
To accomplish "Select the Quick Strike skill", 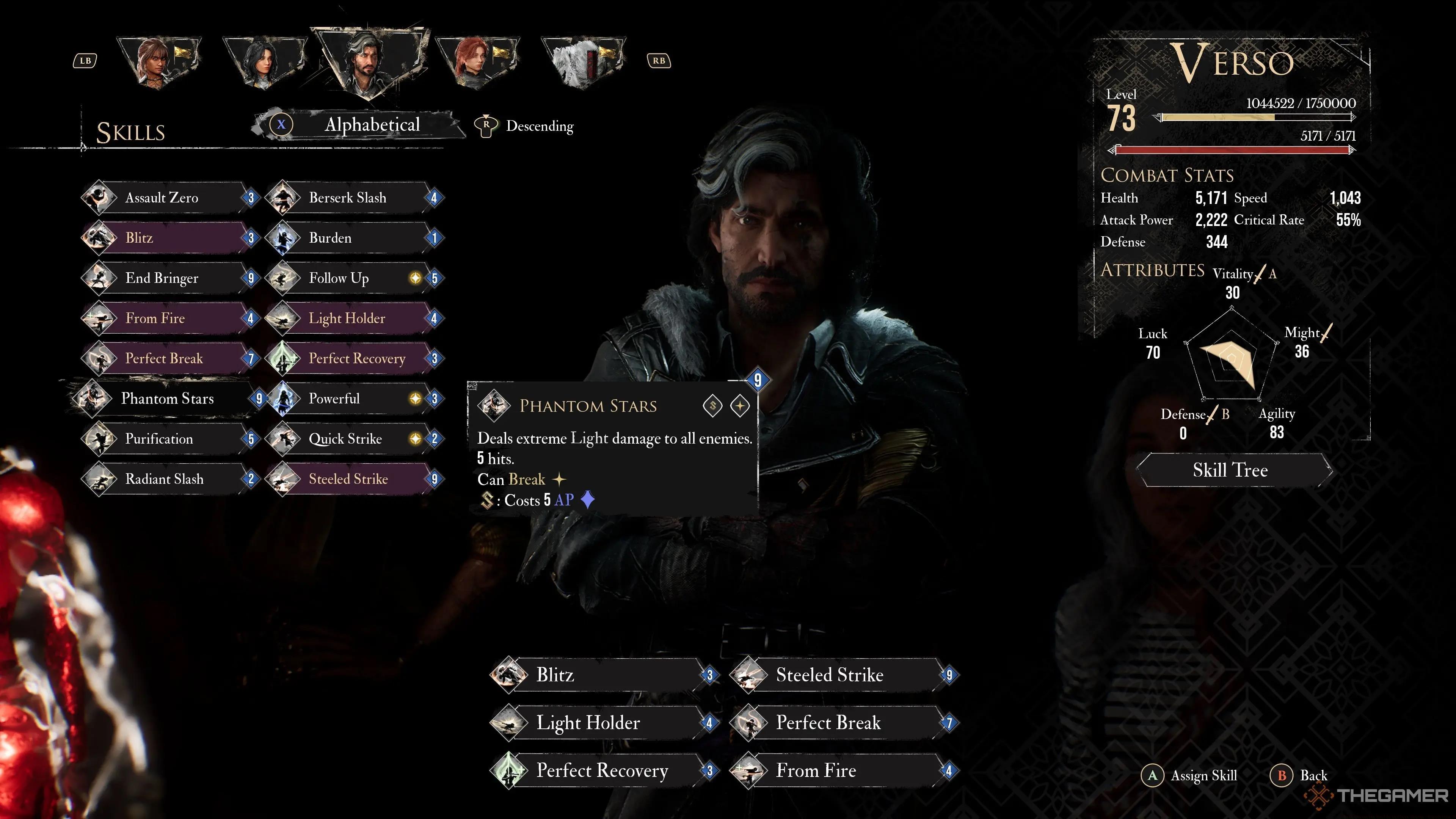I will [353, 439].
